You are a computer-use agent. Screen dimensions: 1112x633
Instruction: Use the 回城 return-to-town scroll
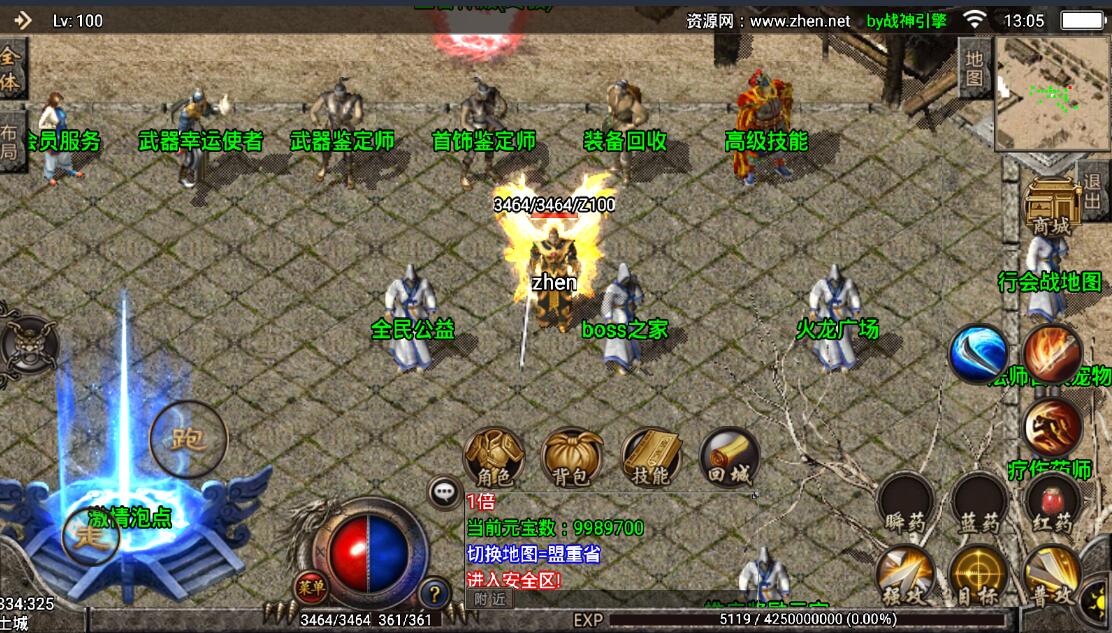tap(729, 458)
